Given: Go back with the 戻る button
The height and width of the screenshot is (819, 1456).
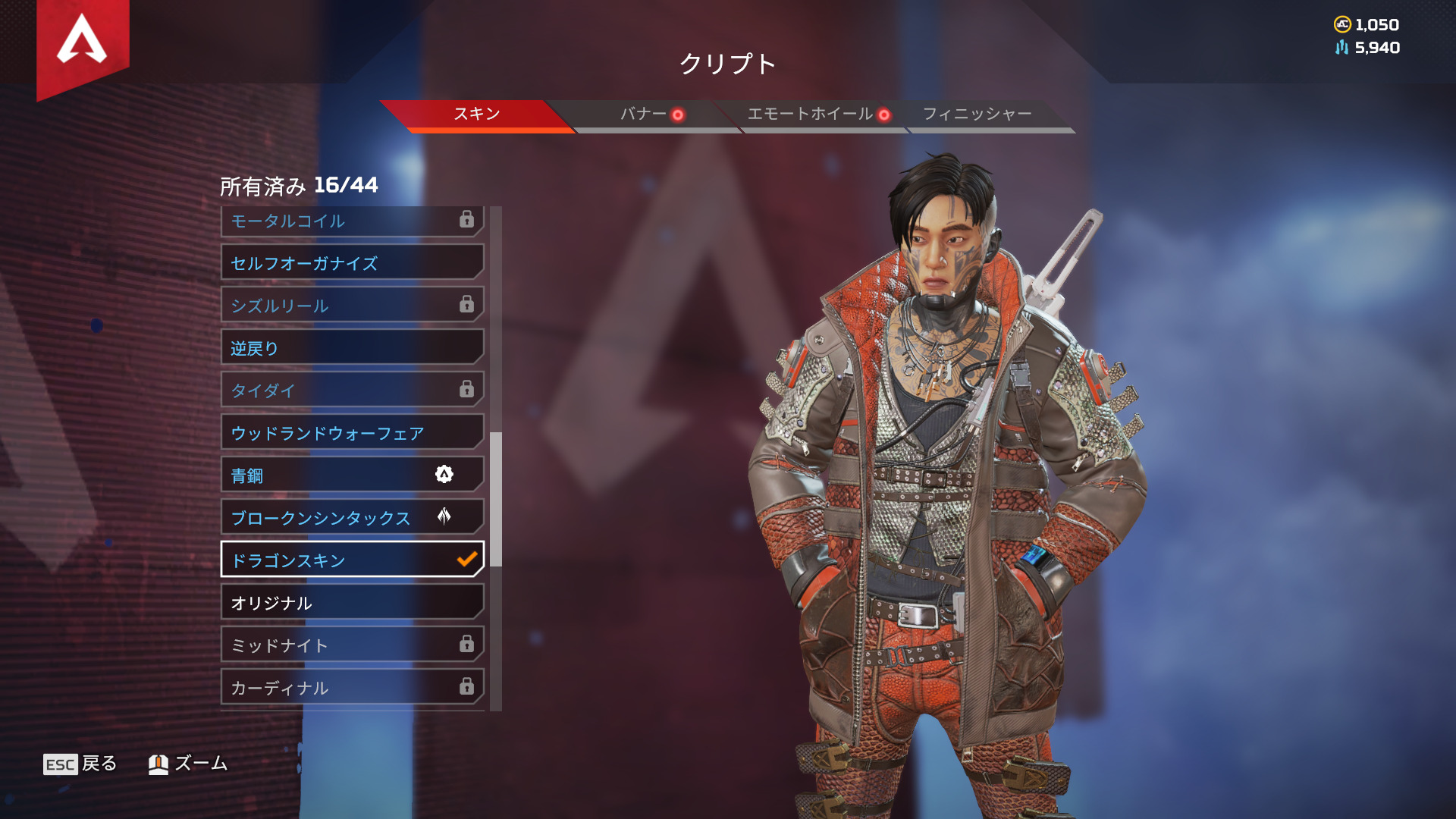Looking at the screenshot, I should [x=80, y=764].
